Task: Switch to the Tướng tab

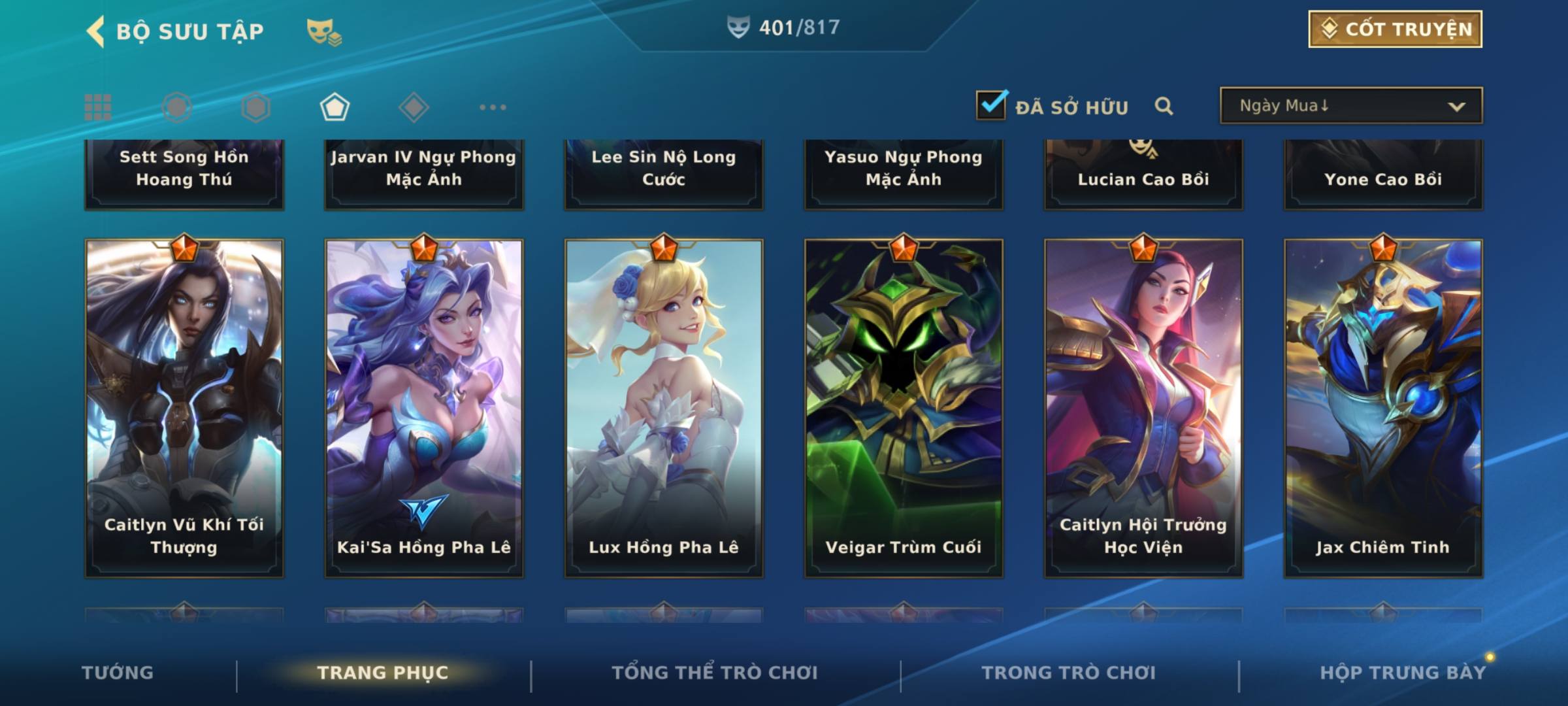Action: tap(118, 673)
